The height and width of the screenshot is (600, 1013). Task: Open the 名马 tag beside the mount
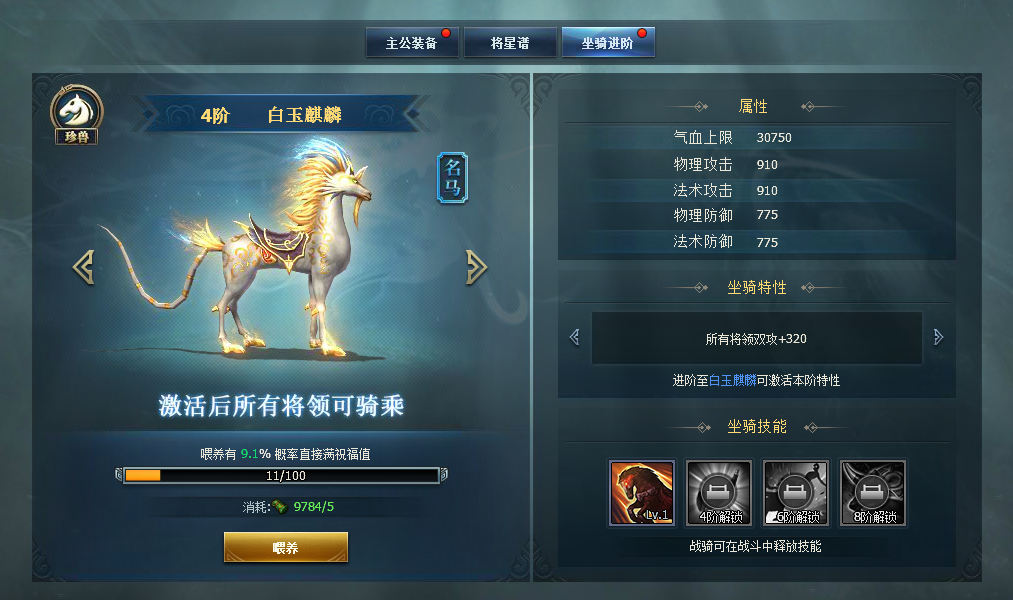(x=452, y=178)
